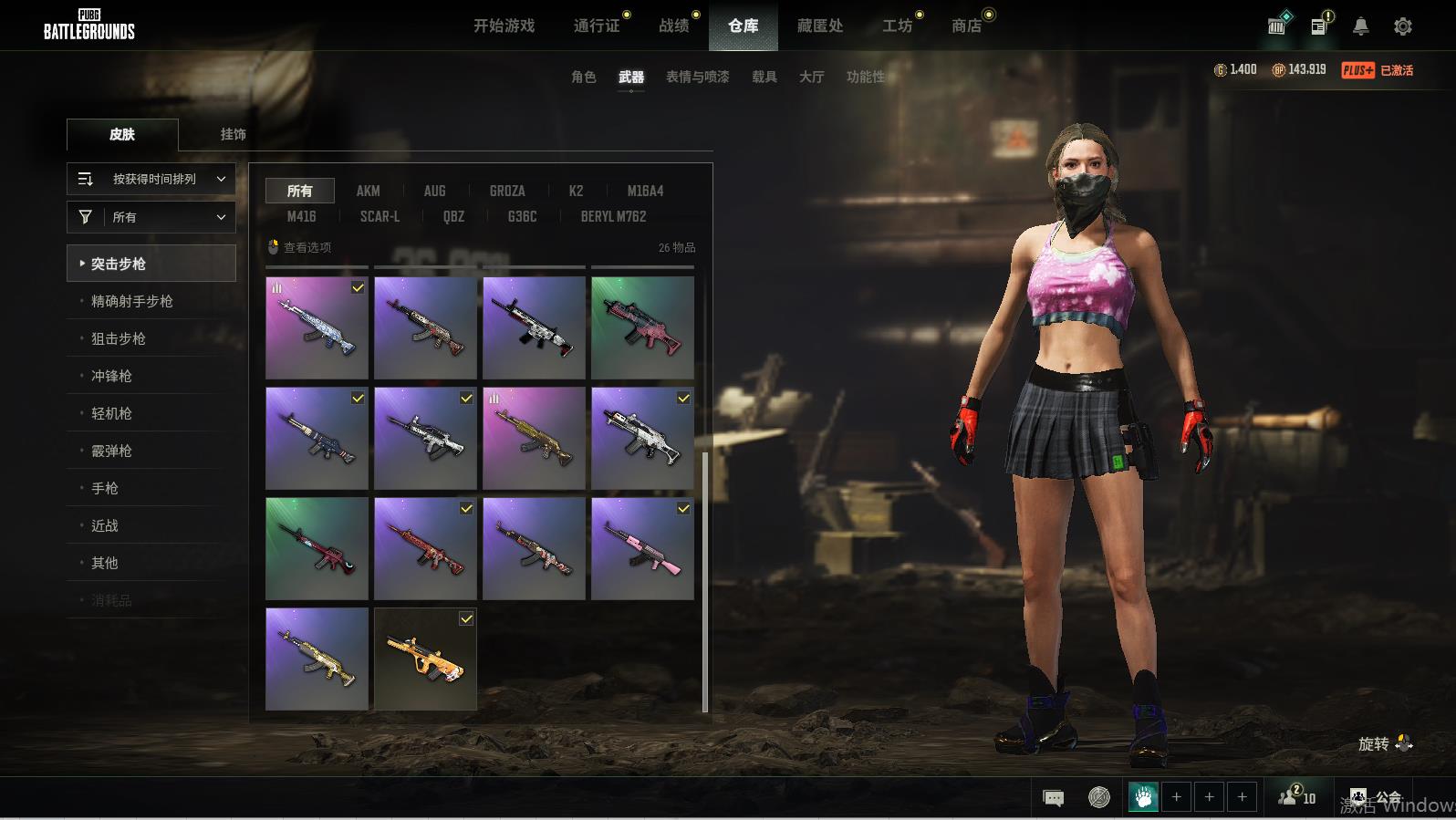
Task: Open the notifications bell
Action: pyautogui.click(x=1360, y=26)
